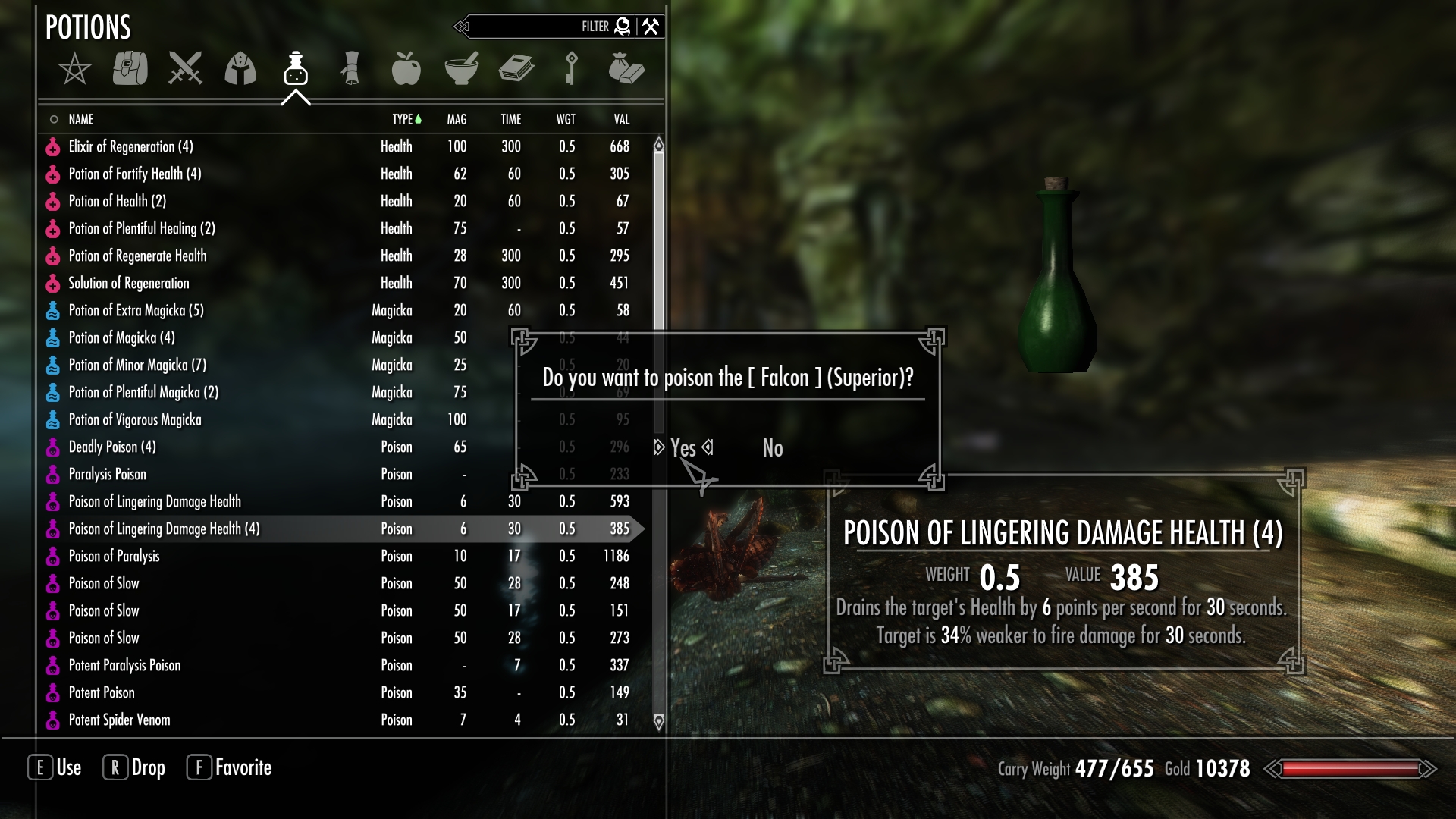
Task: Click the Filter search box
Action: coord(531,27)
